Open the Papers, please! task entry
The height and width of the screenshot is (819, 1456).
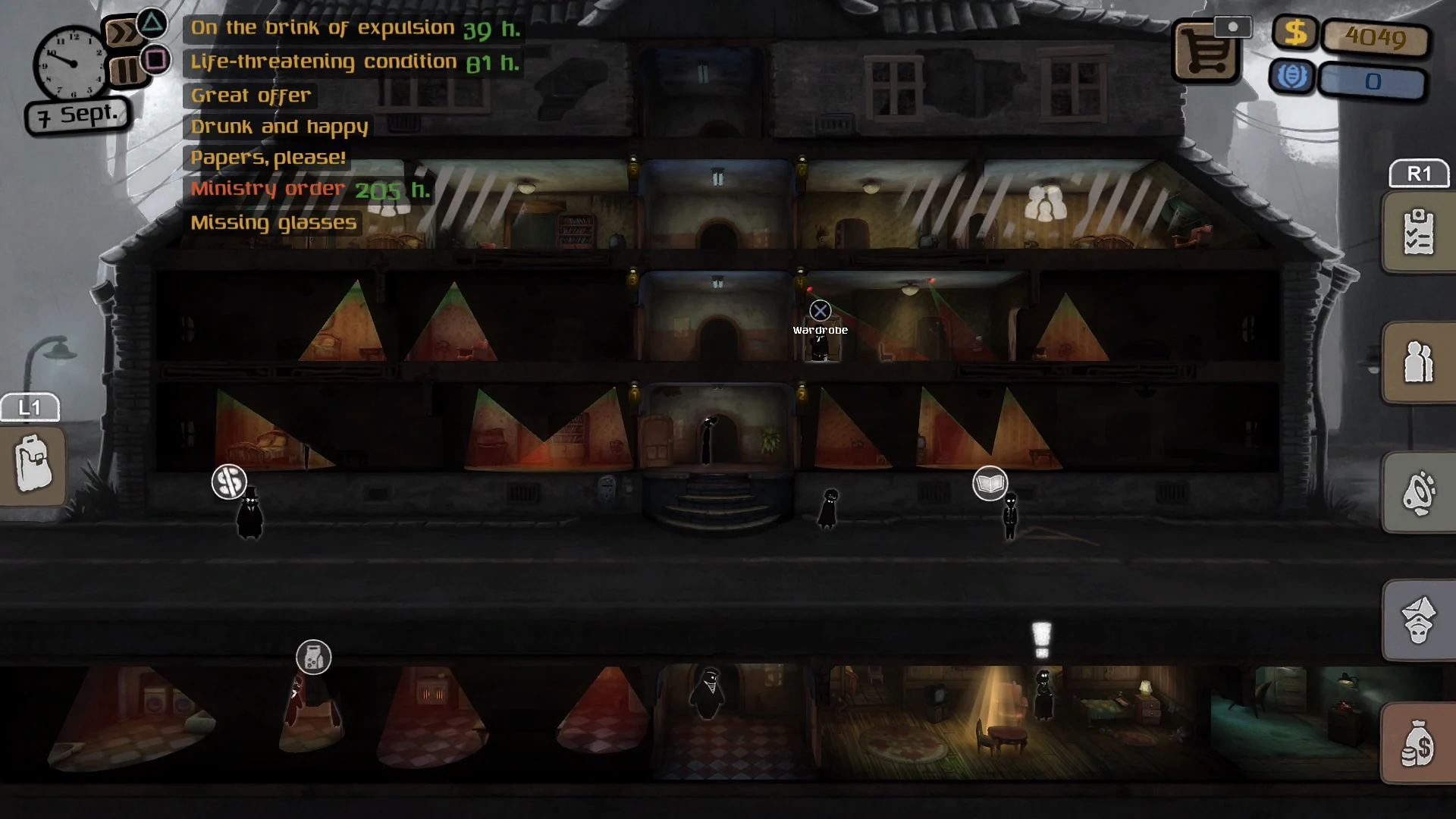268,157
